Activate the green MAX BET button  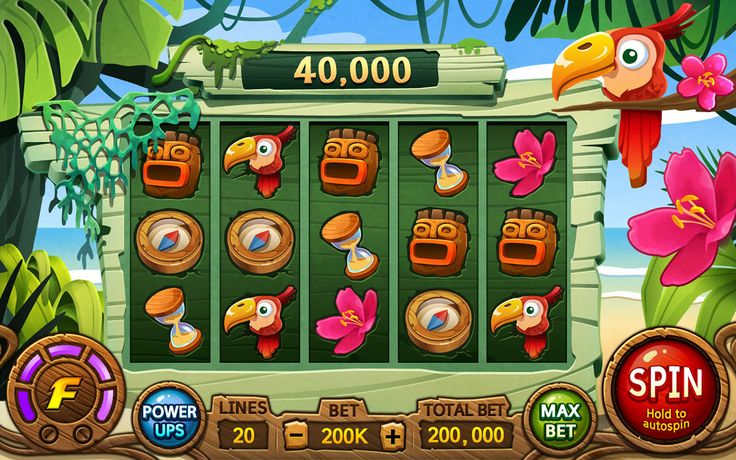(x=559, y=418)
